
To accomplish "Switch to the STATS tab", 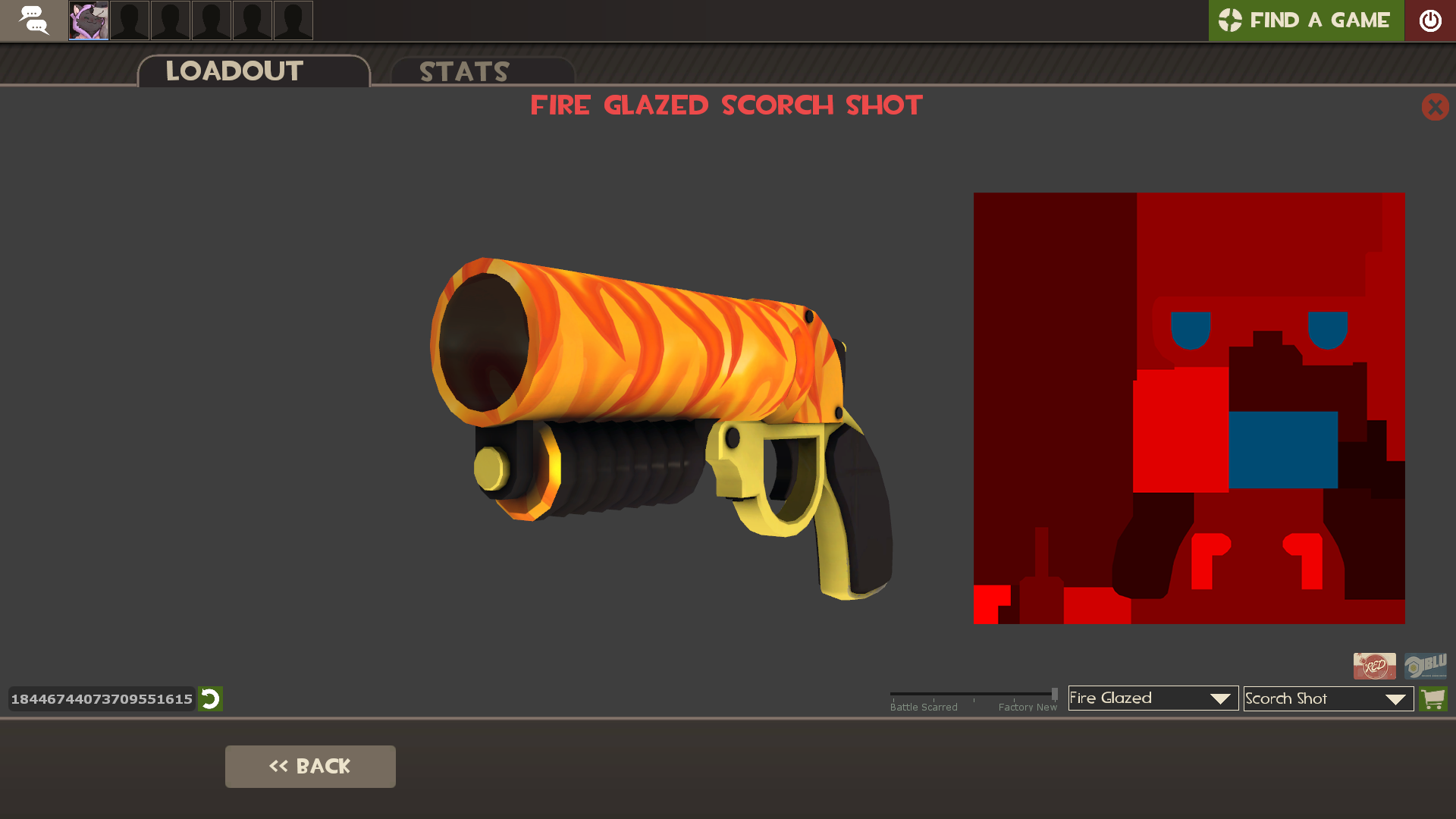I will pos(464,72).
